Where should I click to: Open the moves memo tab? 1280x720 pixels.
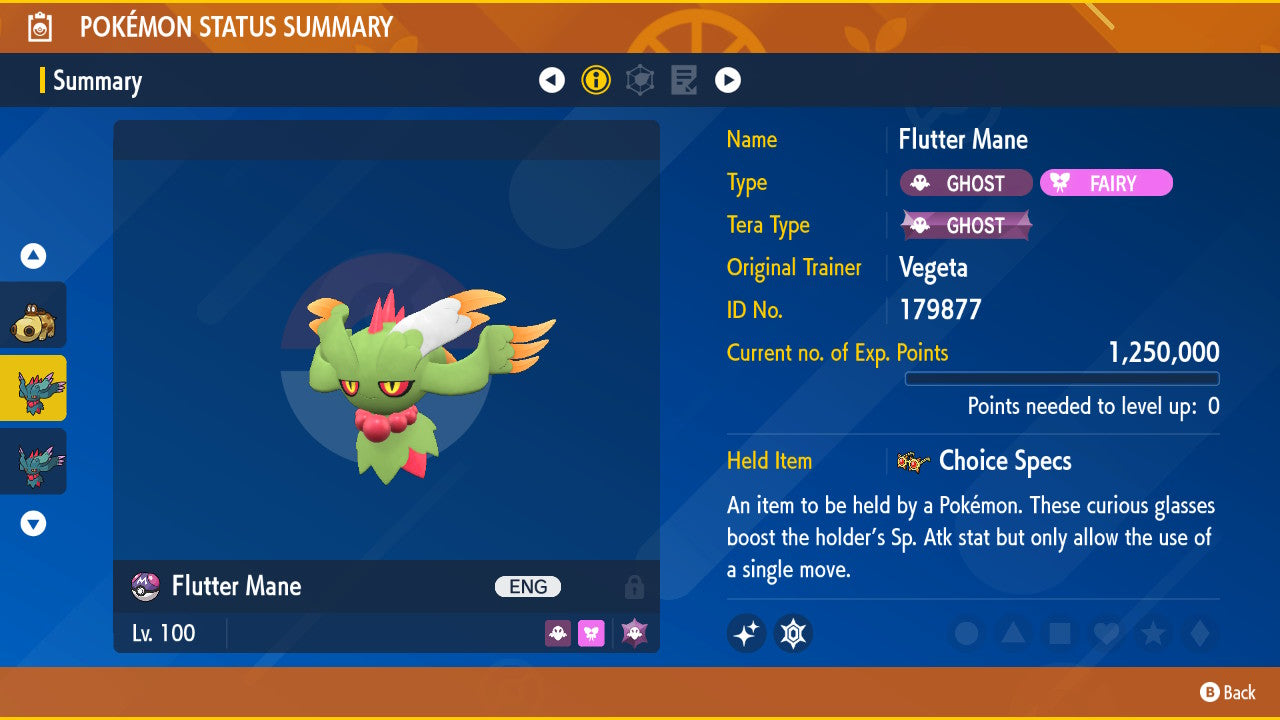click(x=684, y=80)
